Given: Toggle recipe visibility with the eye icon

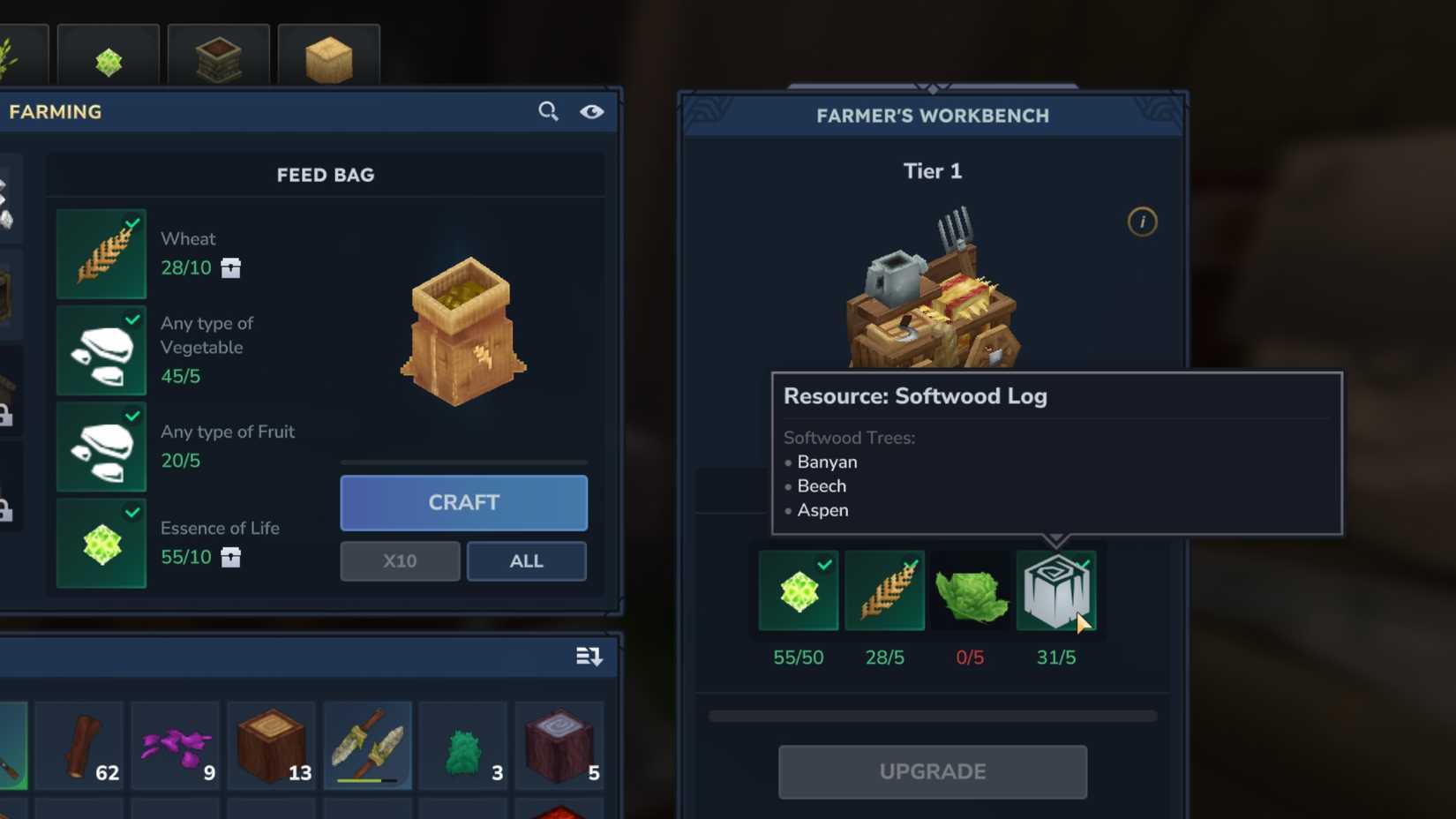Looking at the screenshot, I should (x=592, y=111).
